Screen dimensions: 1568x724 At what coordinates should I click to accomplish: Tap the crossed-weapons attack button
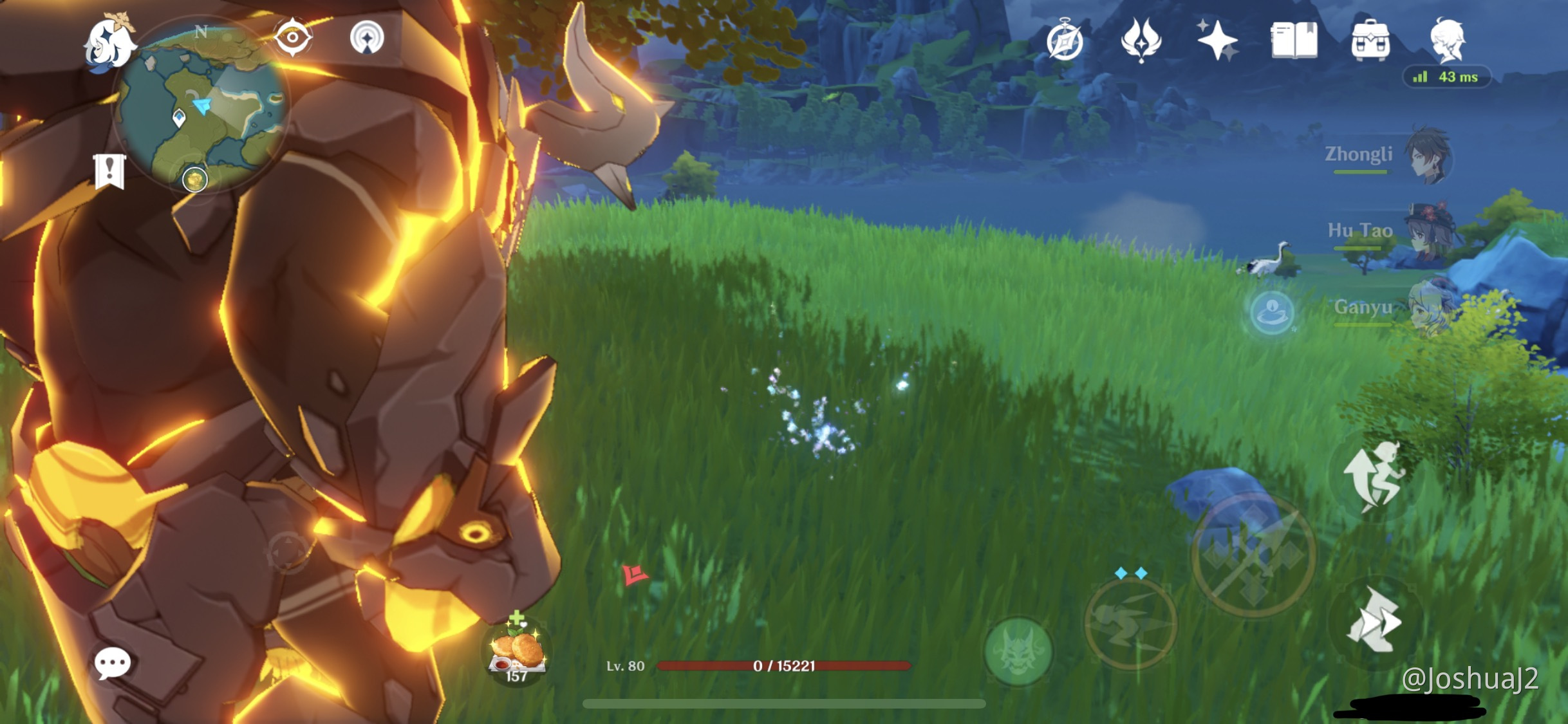(x=1253, y=555)
